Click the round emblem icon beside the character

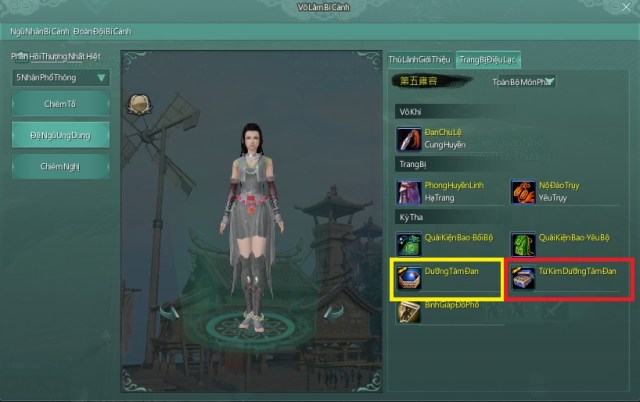139,104
